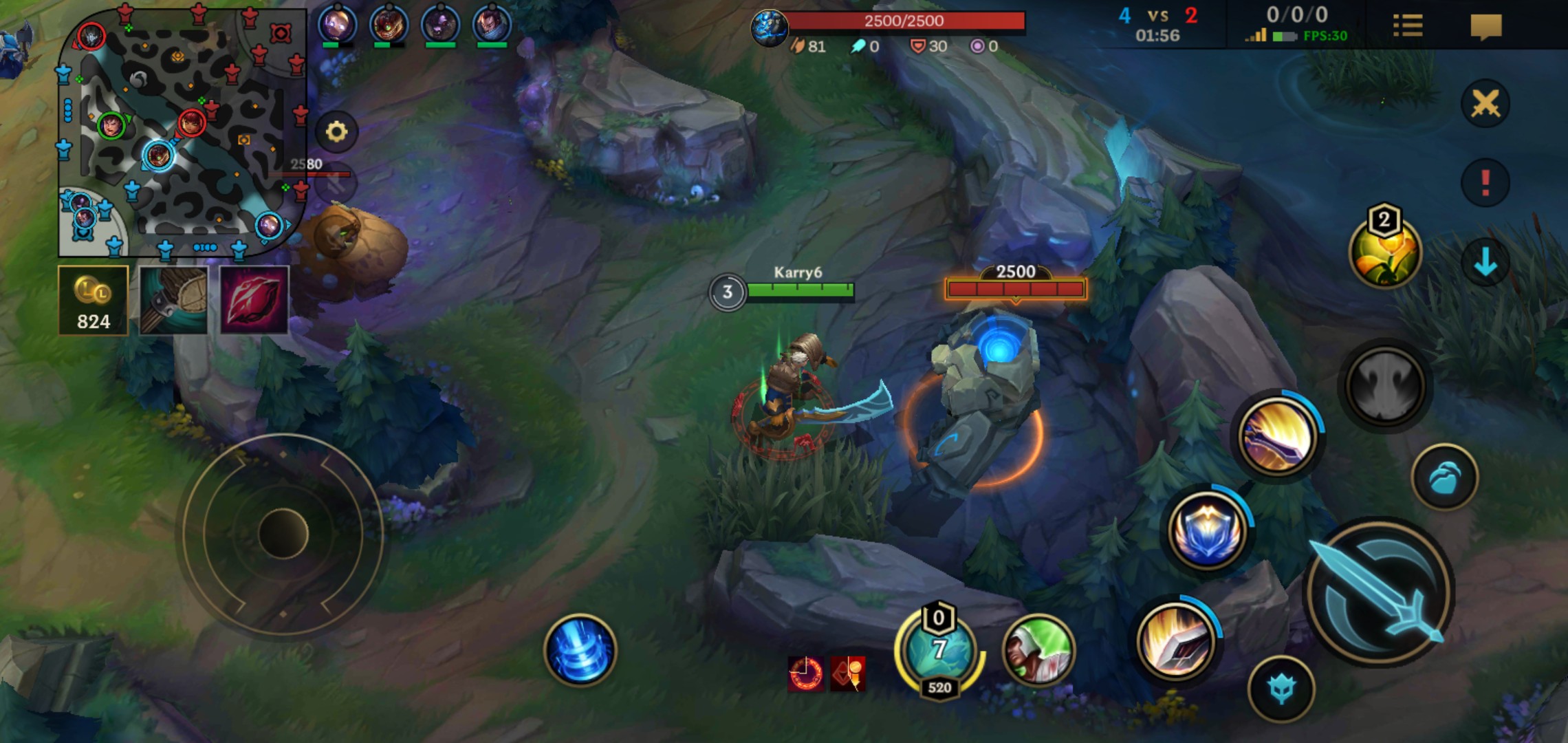Send the crossed-swords attack ping
Viewport: 1568px width, 743px height.
1485,104
